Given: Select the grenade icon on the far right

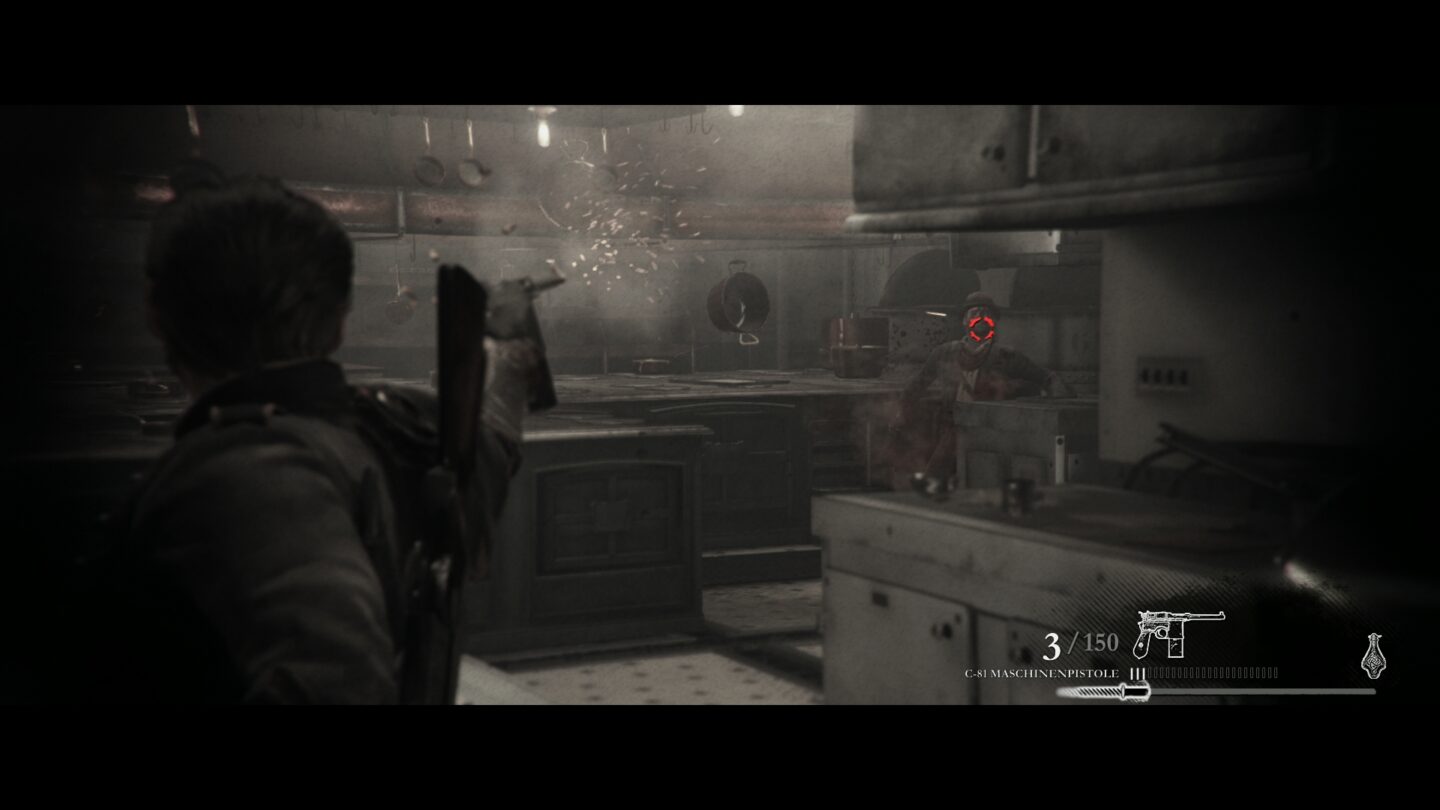Looking at the screenshot, I should [1373, 657].
